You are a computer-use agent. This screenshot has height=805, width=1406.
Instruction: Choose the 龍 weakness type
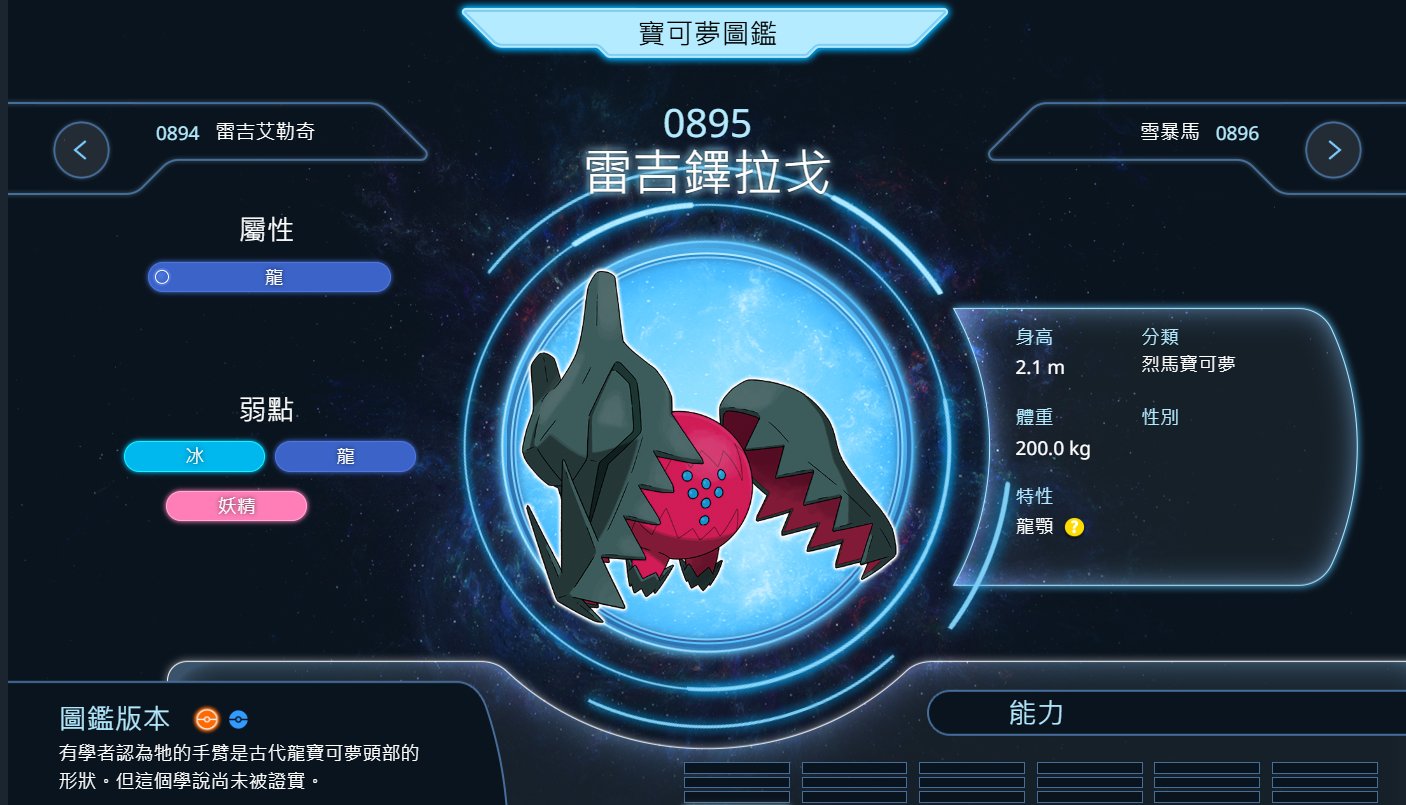(345, 456)
